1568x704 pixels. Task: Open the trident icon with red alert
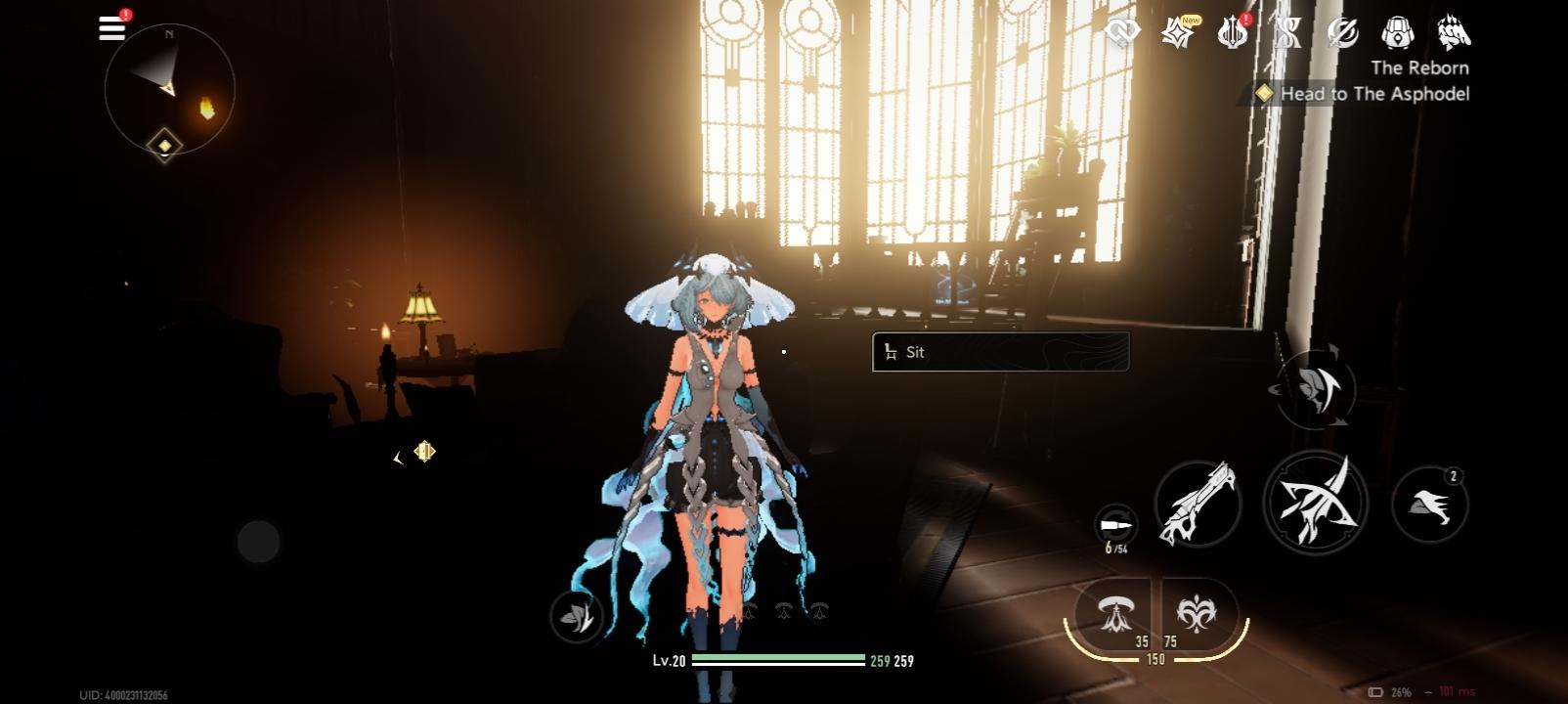point(1233,33)
